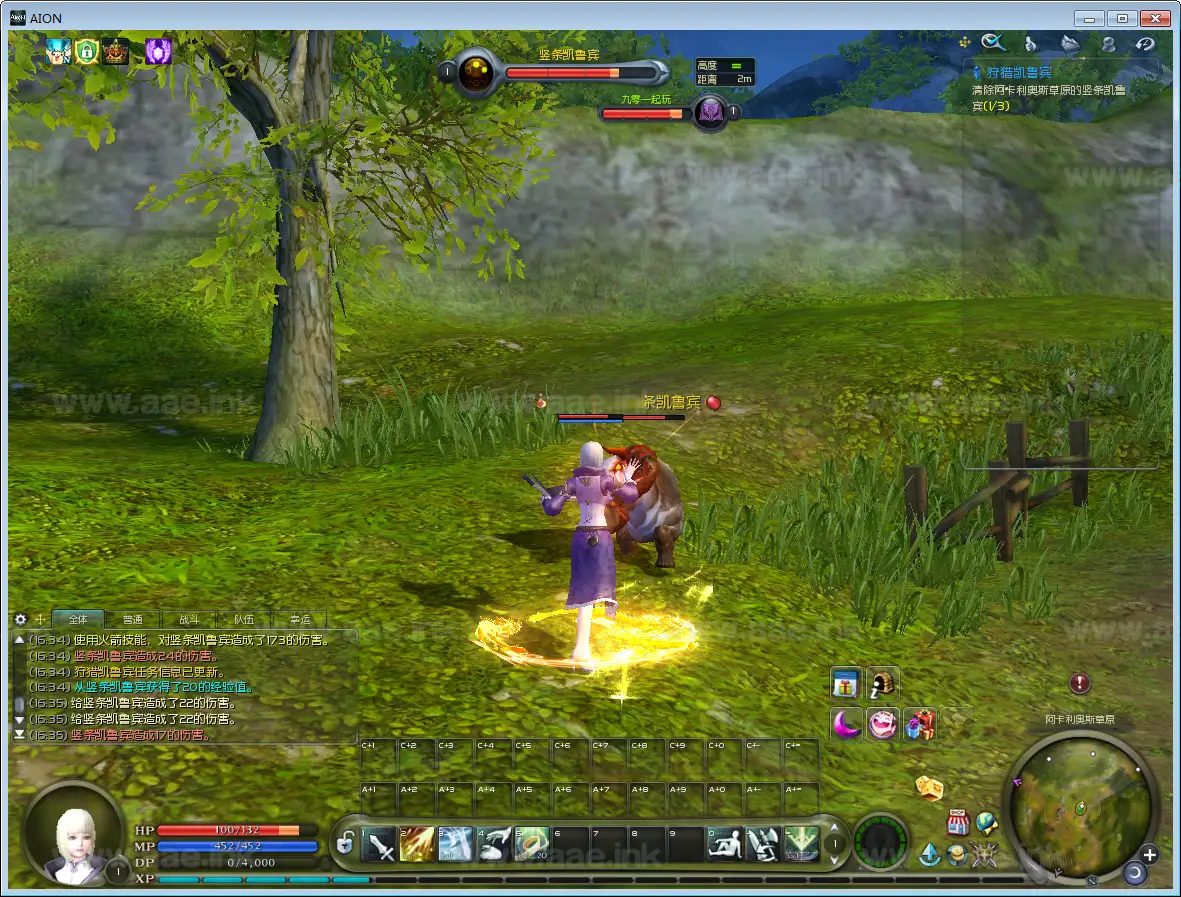Toggle the hotbar lock padlock
Image resolution: width=1181 pixels, height=897 pixels.
click(345, 844)
